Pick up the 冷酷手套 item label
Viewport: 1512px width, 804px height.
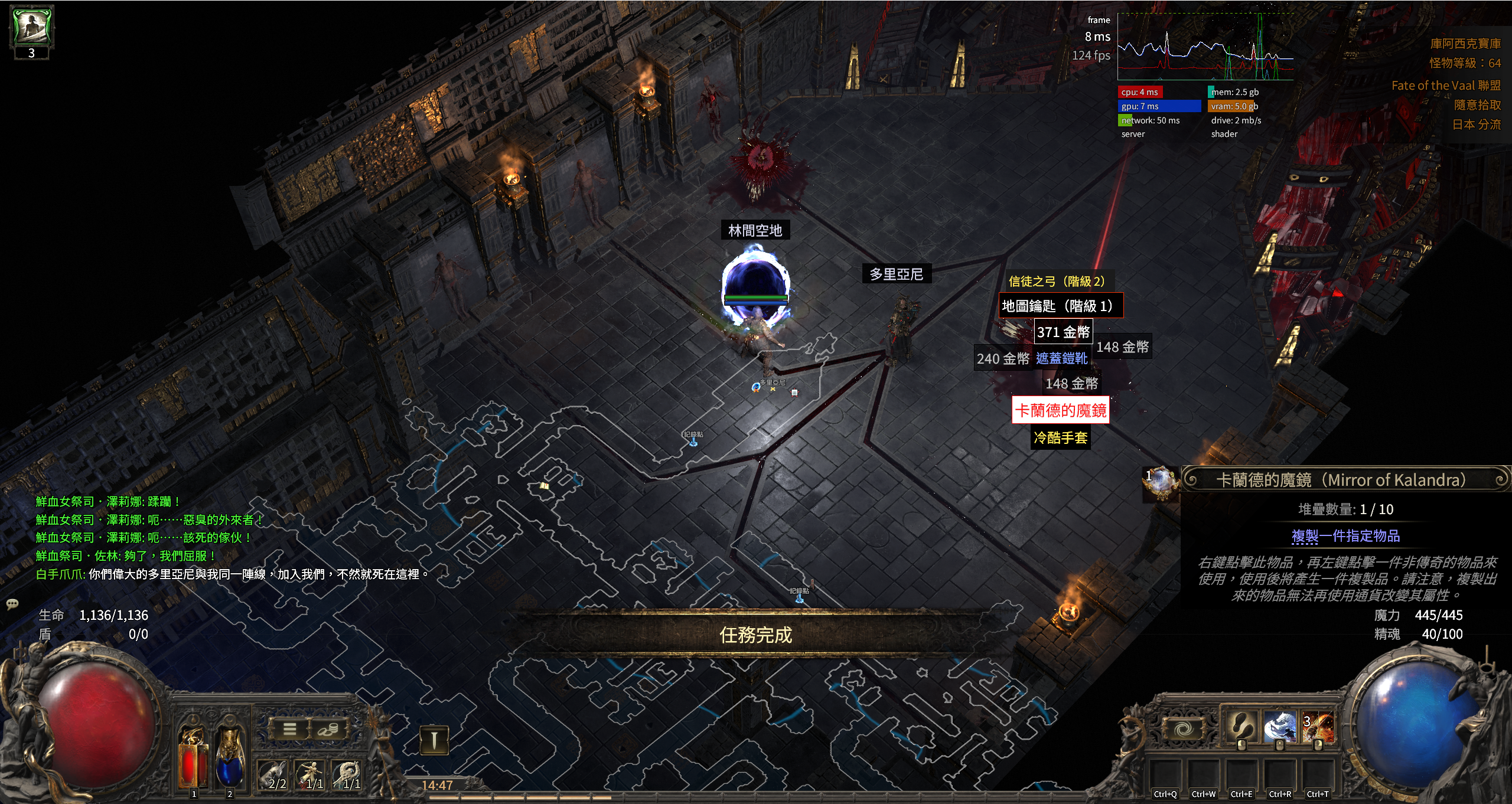[1060, 437]
